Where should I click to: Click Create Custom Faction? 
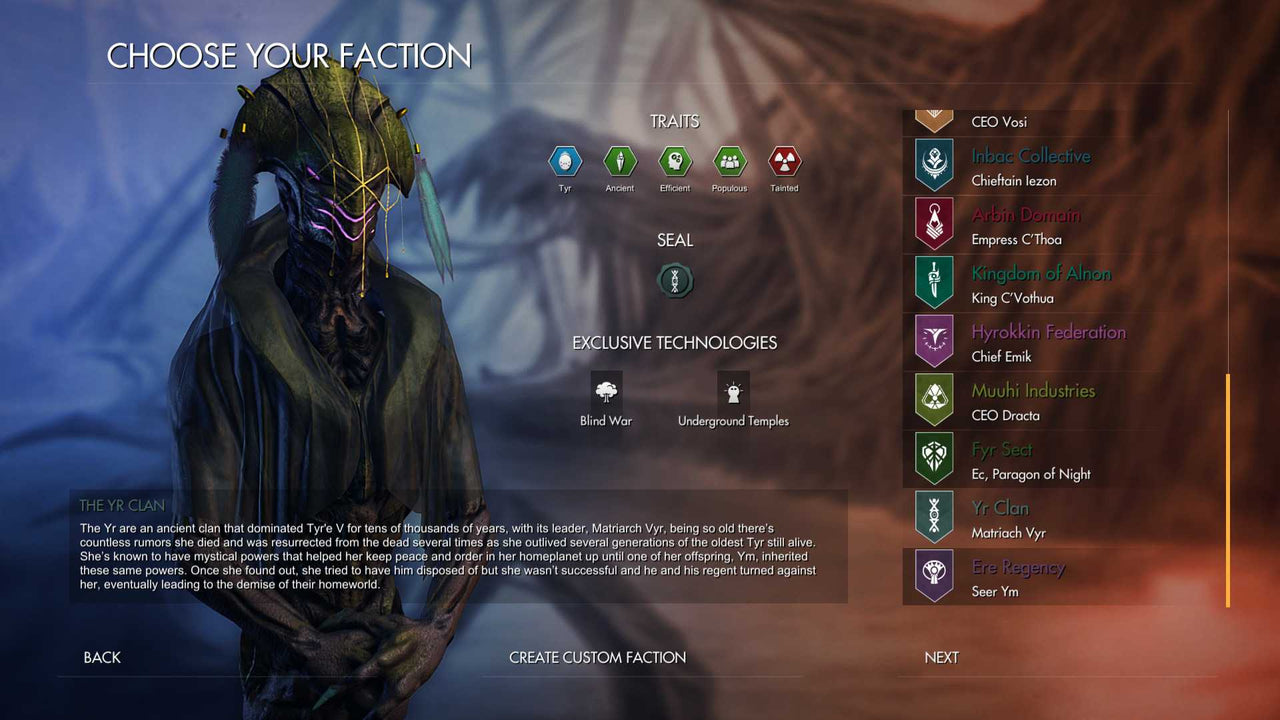[597, 657]
